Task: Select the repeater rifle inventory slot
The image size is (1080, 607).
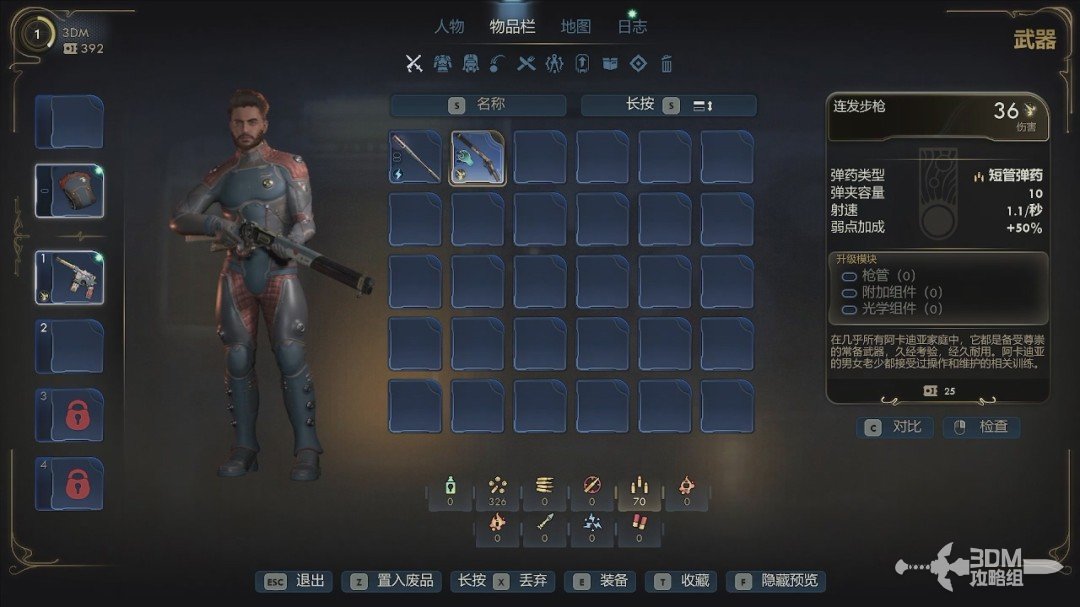Action: [478, 158]
